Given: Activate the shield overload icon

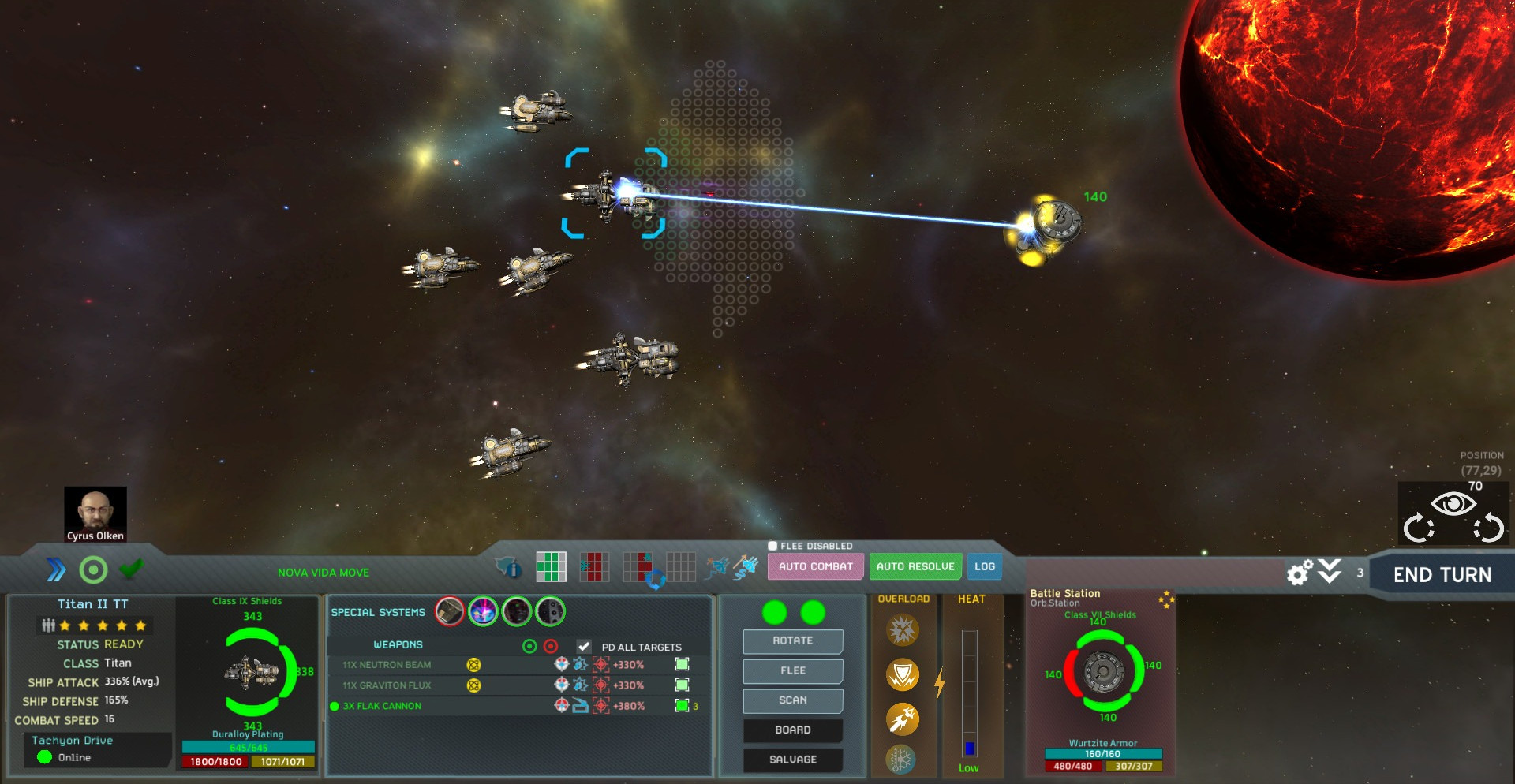Looking at the screenshot, I should [x=903, y=675].
